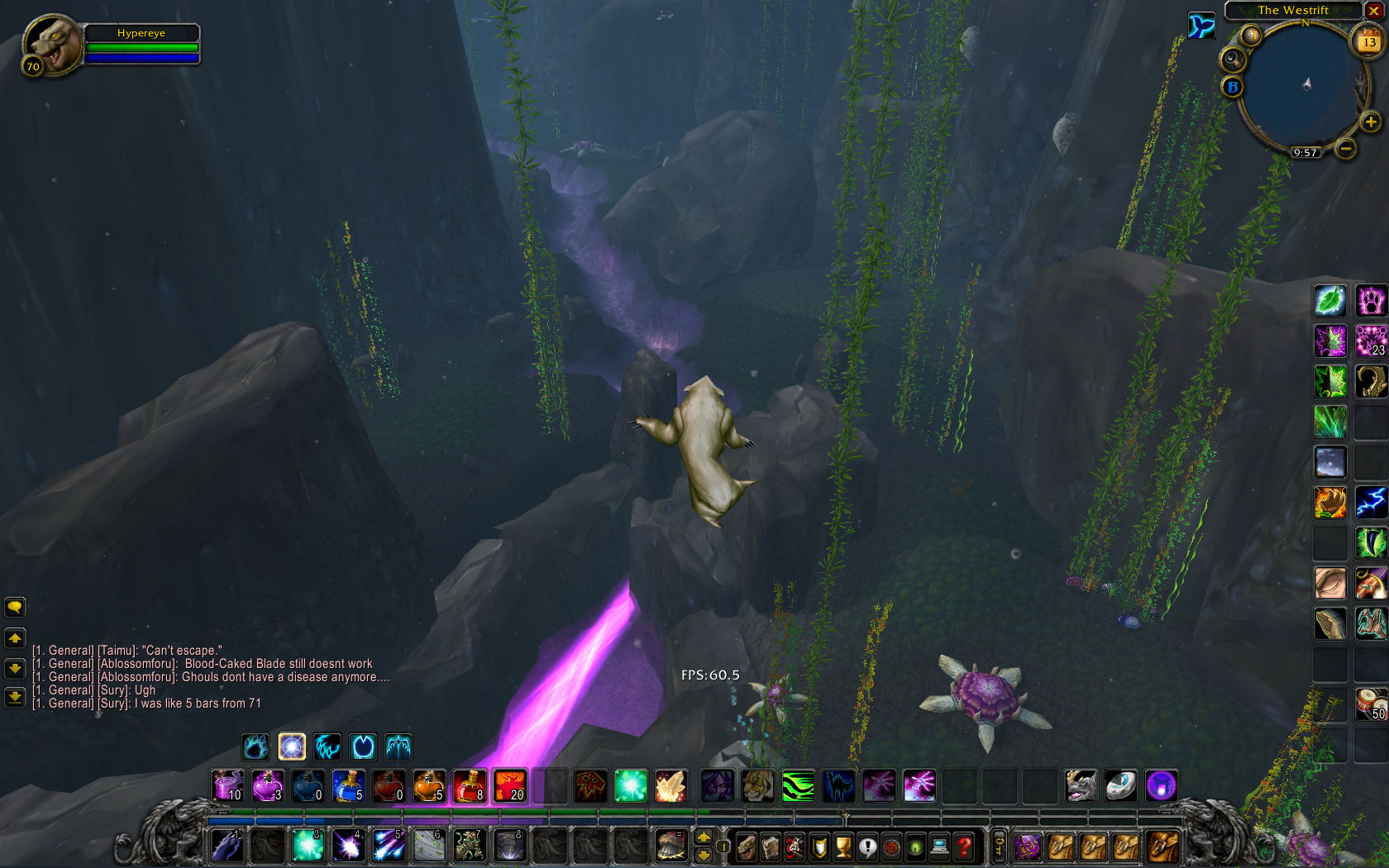Use the purple bandage stack of 10
Screen dimensions: 1389x868
tap(227, 785)
